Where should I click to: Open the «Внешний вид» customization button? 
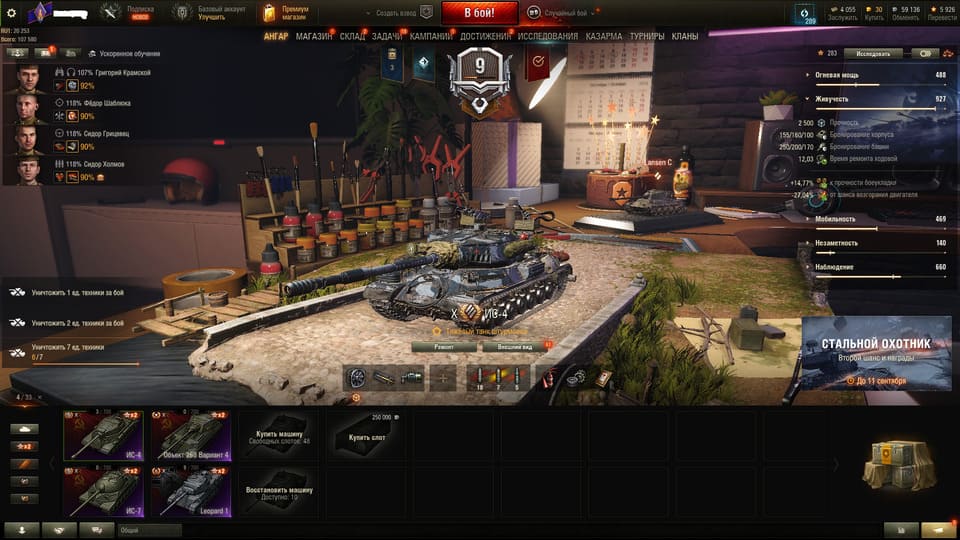click(512, 346)
